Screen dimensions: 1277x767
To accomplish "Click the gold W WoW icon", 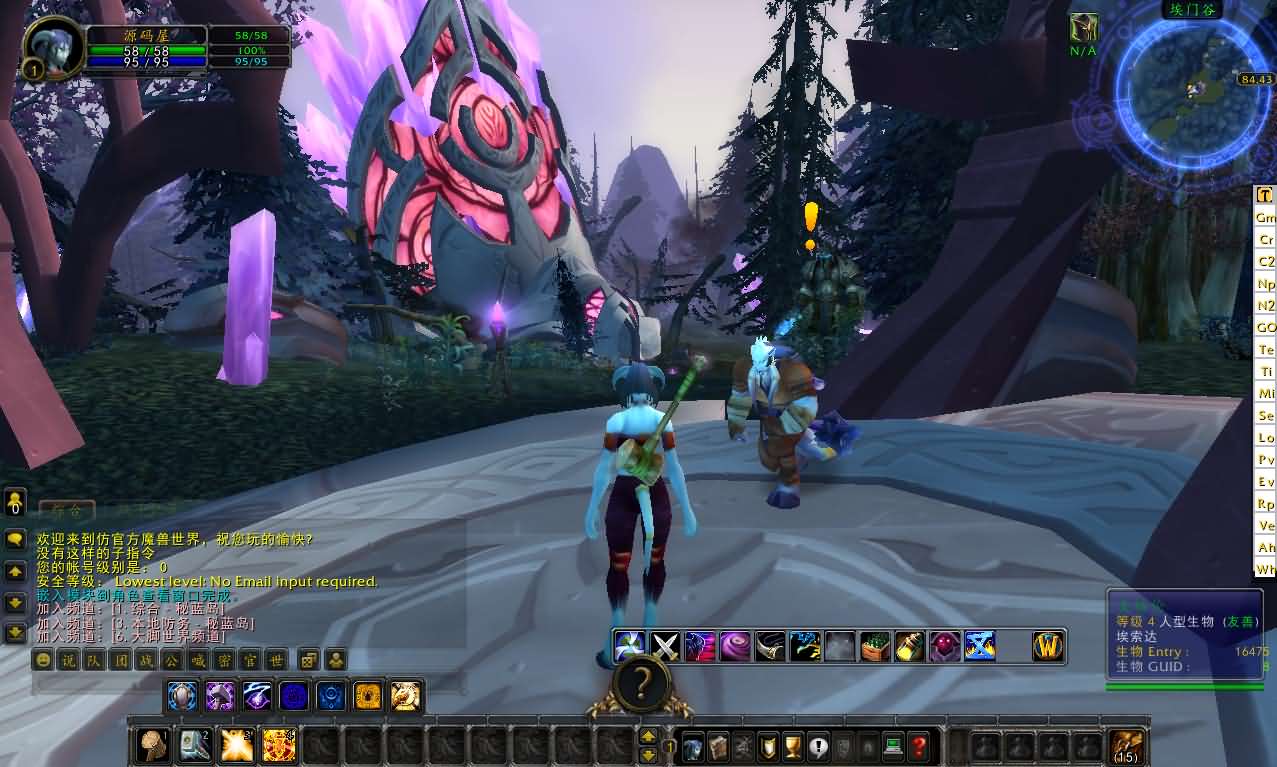I will tap(1047, 647).
